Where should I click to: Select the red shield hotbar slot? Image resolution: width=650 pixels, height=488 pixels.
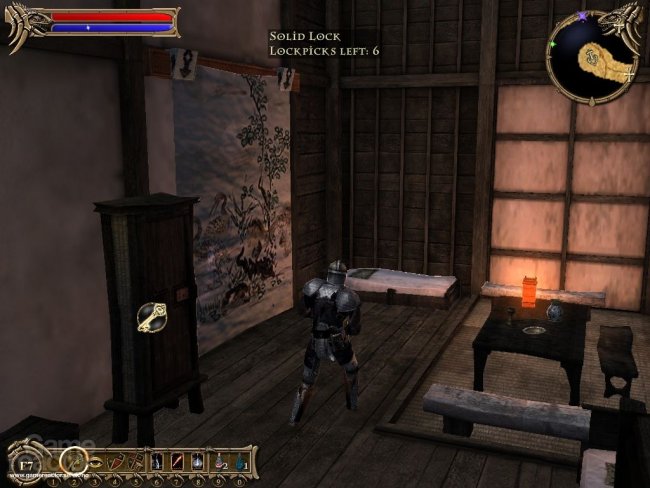[x=116, y=462]
